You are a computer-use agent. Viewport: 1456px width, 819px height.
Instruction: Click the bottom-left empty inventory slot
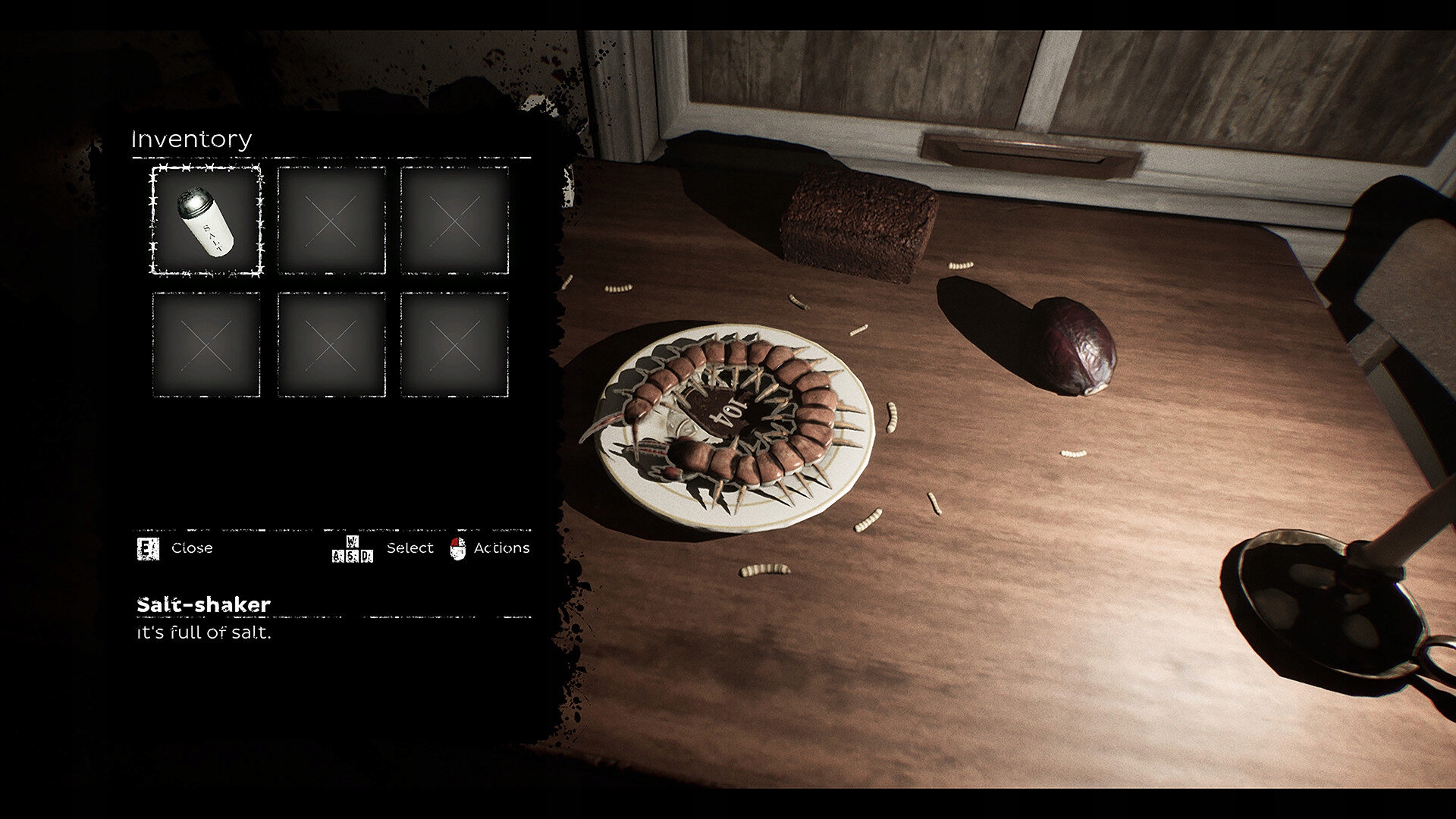click(x=205, y=344)
